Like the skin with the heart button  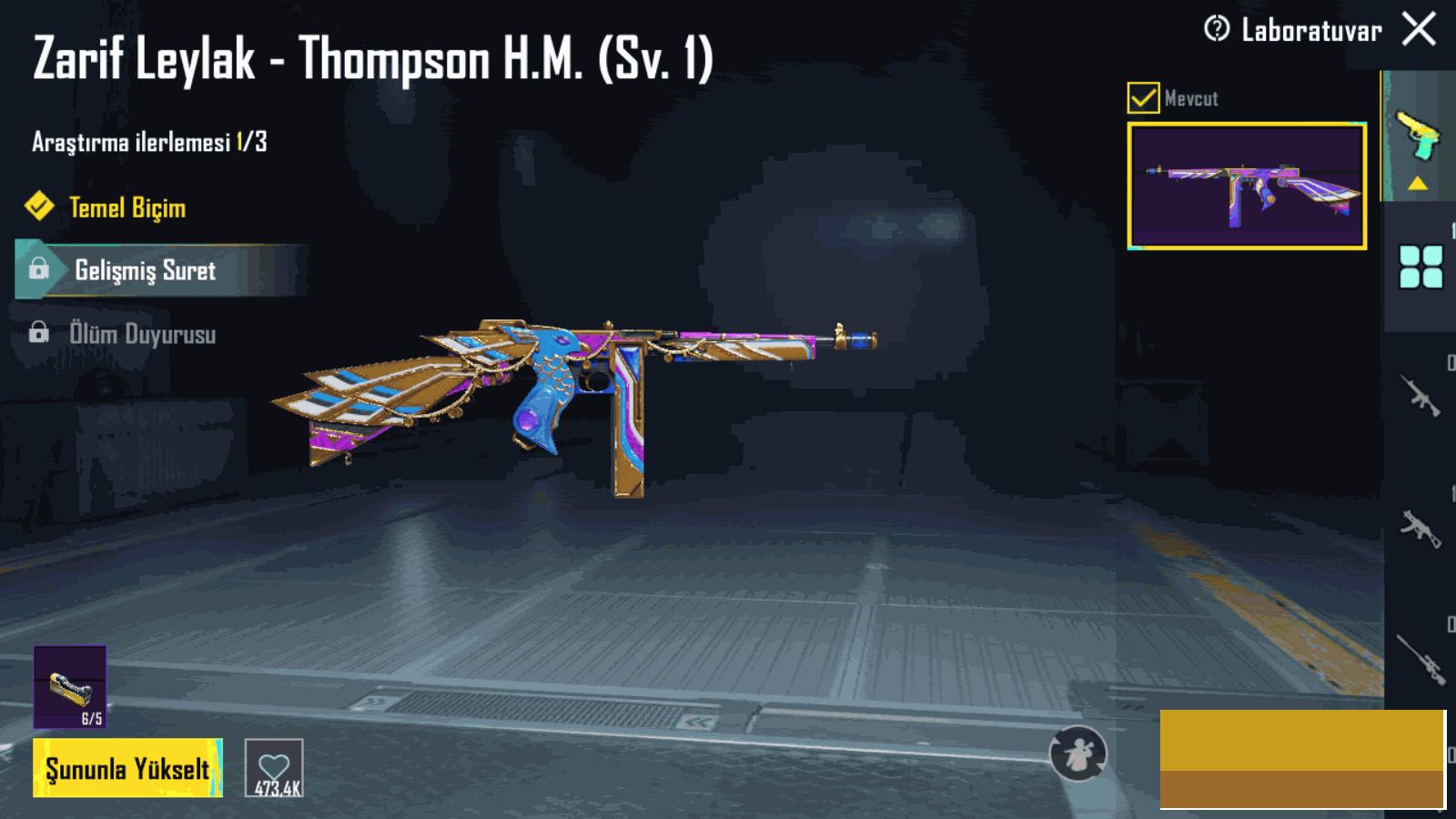coord(274,769)
